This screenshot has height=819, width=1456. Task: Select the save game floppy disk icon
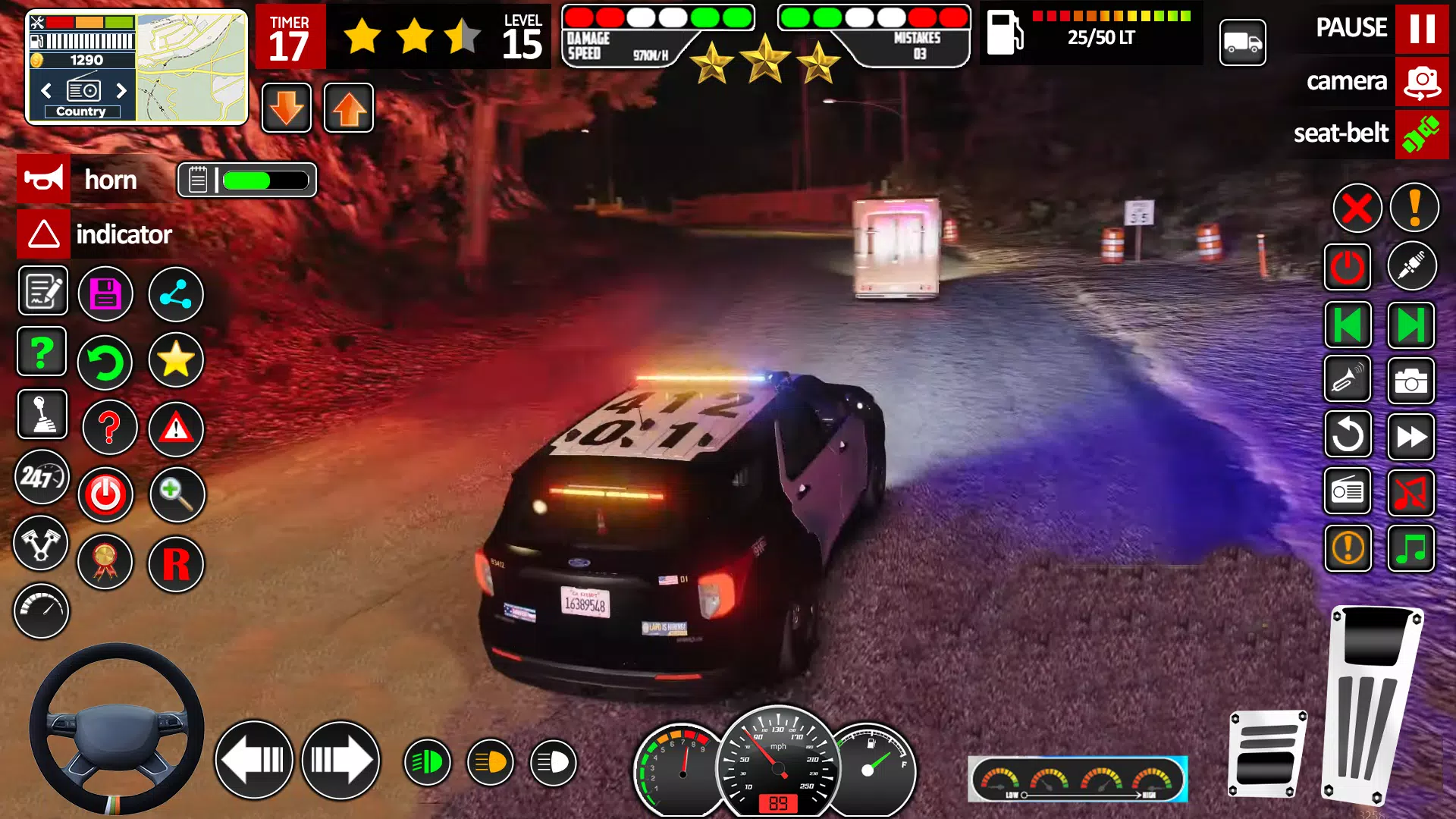pos(106,294)
